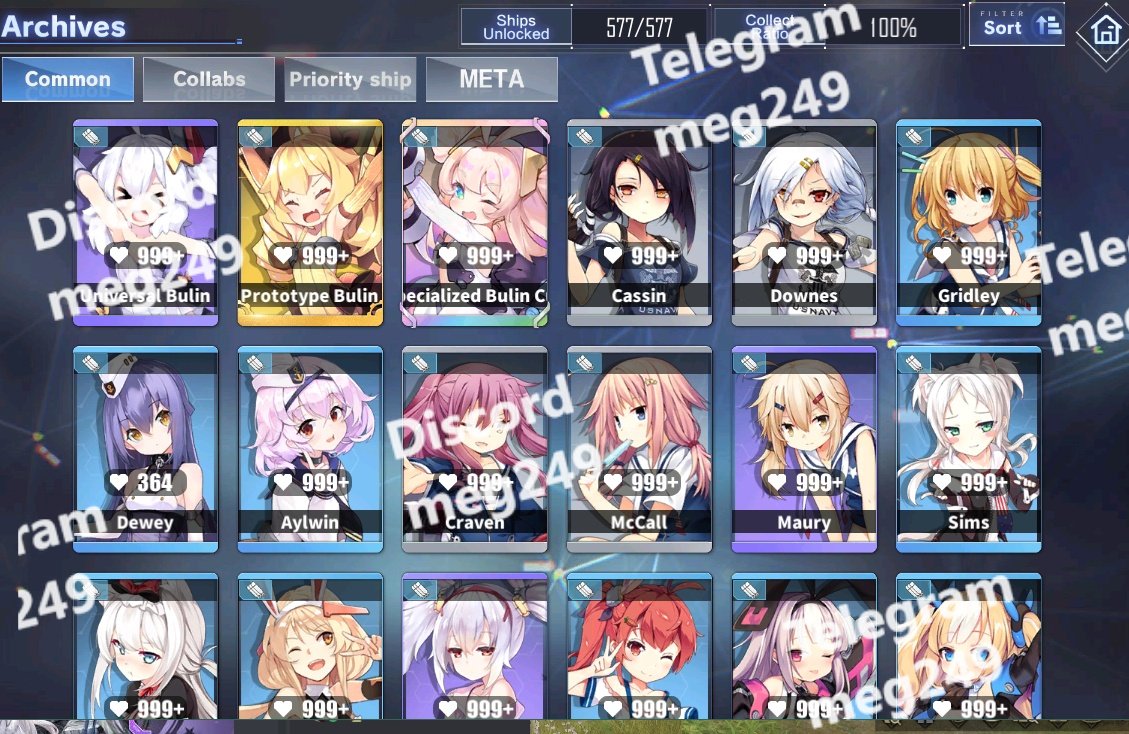Select the Universal Bulin card
The height and width of the screenshot is (734, 1129).
(x=146, y=222)
